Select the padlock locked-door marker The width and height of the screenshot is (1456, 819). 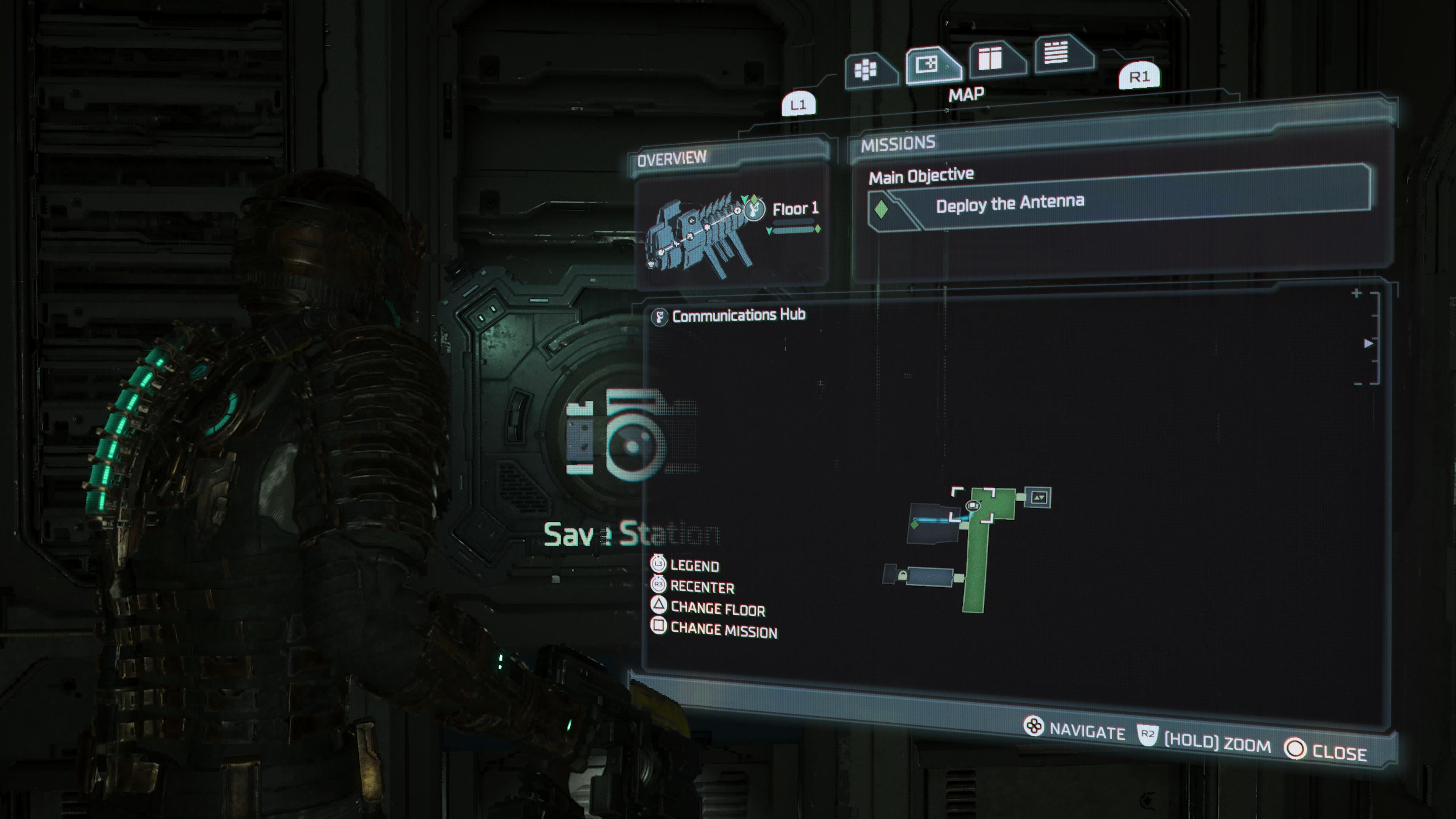903,576
